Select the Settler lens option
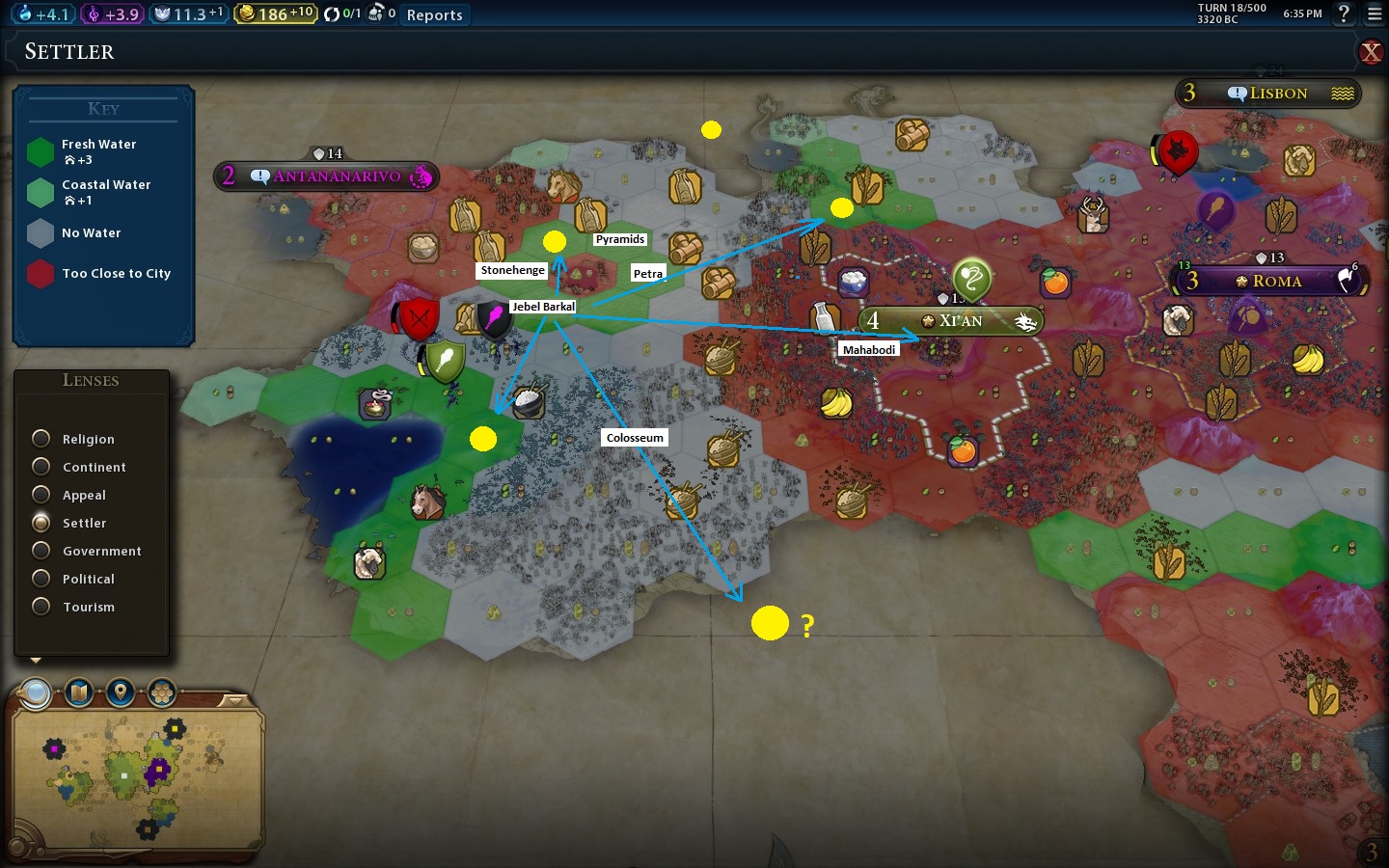Screen dimensions: 1389x868 (41, 523)
